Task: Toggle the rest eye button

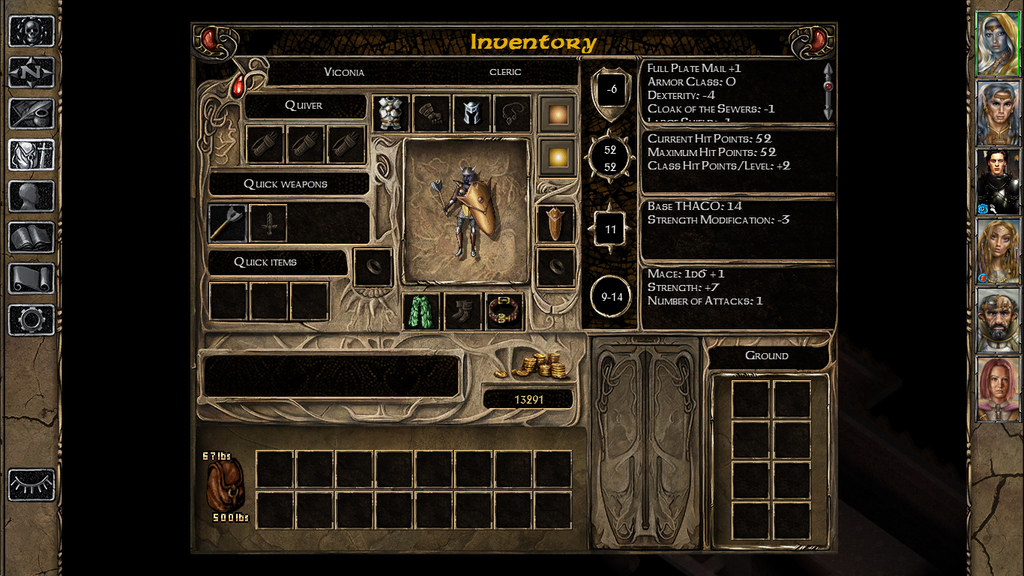Action: click(31, 484)
